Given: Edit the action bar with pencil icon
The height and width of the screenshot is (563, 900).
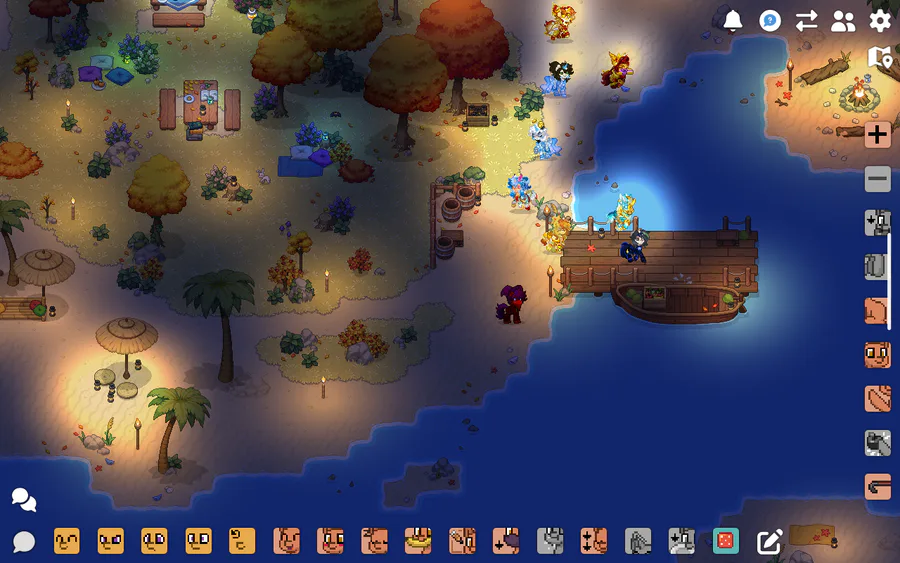Looking at the screenshot, I should click(769, 542).
